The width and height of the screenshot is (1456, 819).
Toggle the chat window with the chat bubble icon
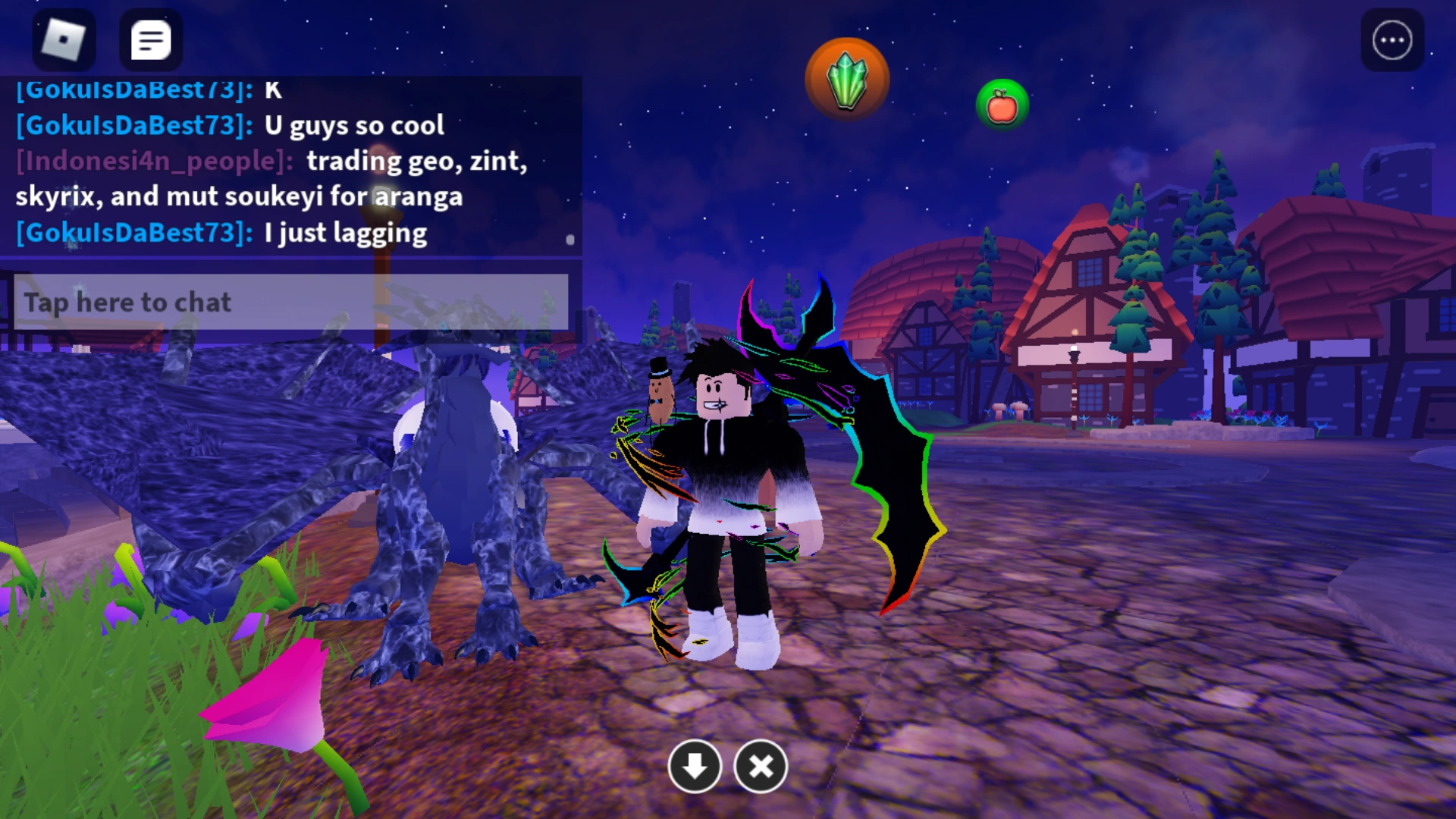pyautogui.click(x=151, y=39)
